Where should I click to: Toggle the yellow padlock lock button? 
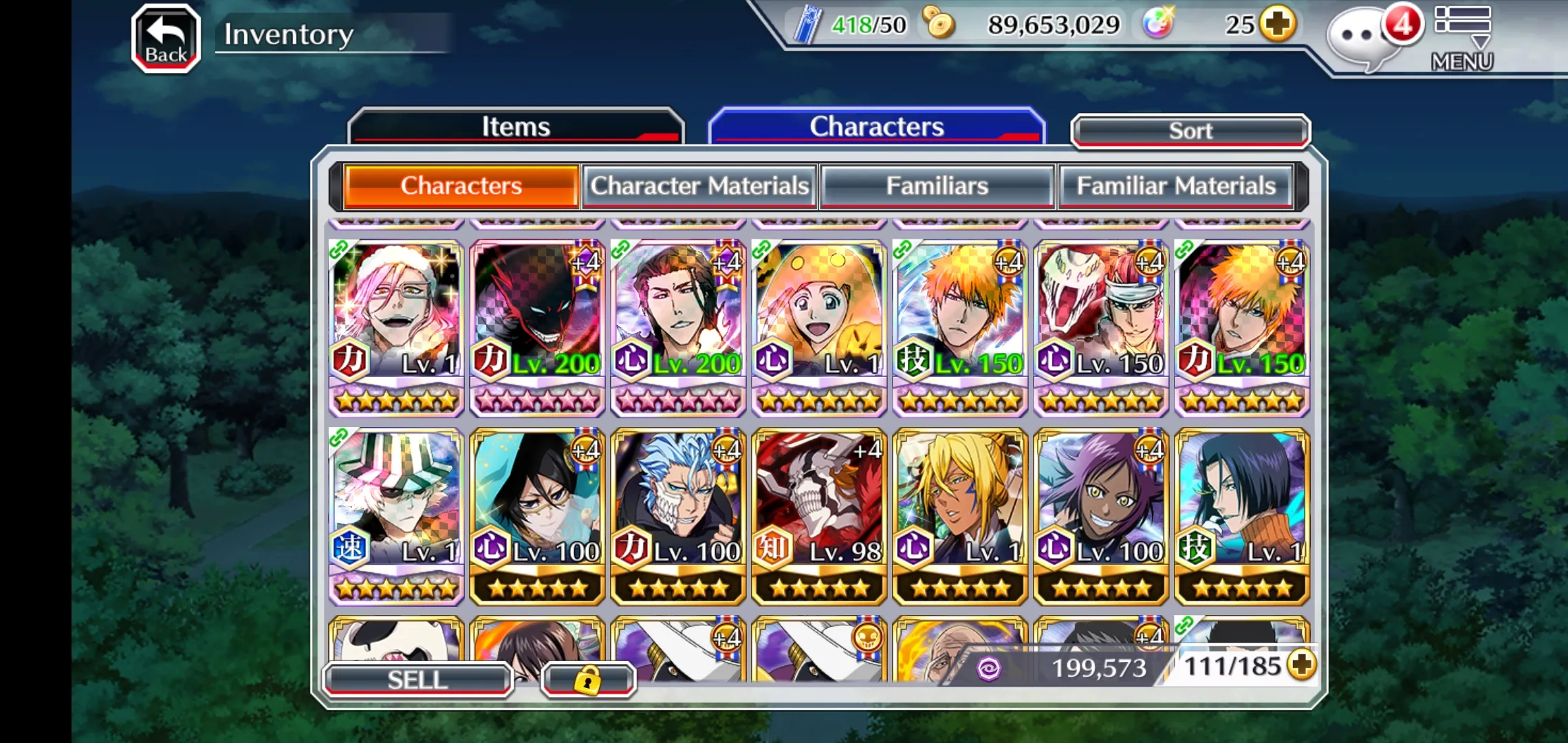click(x=587, y=680)
